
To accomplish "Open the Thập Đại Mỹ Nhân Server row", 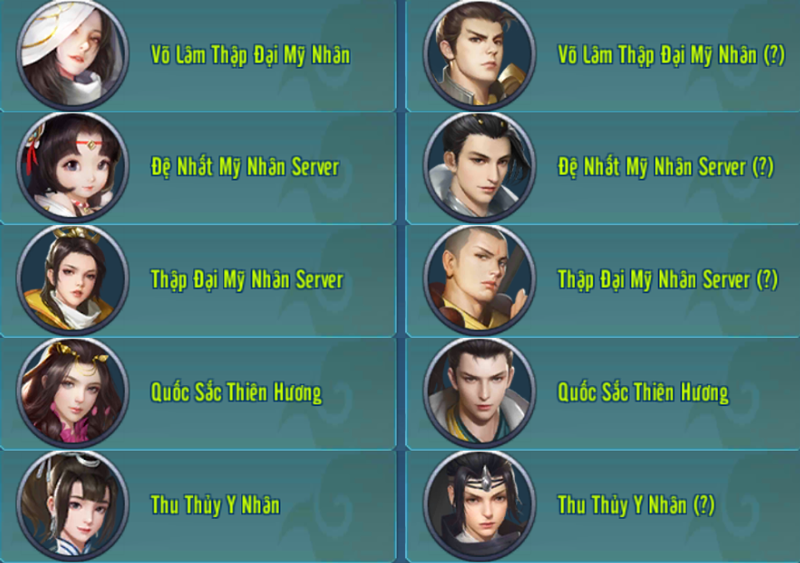I will coord(246,279).
